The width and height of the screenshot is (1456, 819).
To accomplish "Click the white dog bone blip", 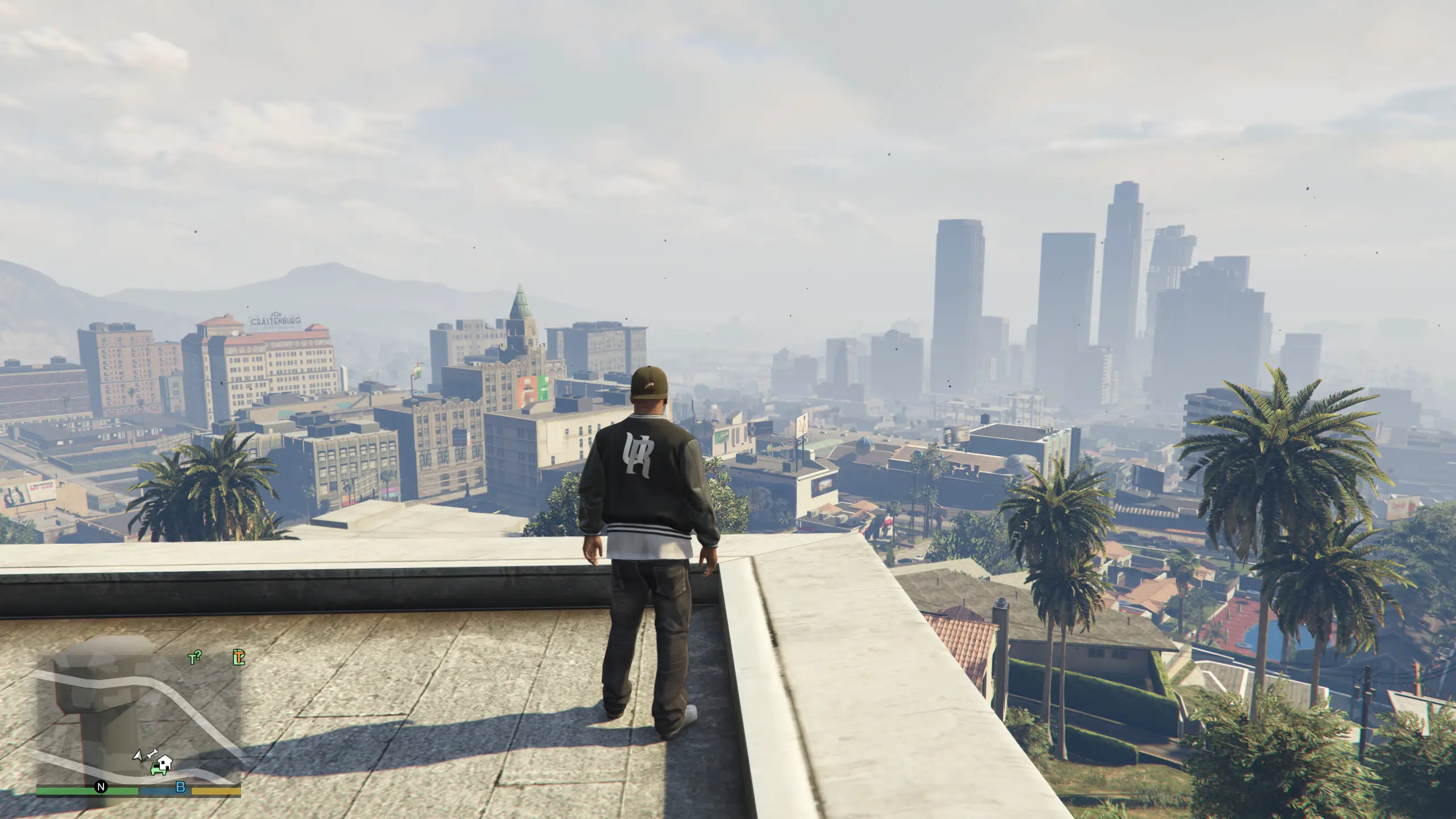I will point(151,755).
